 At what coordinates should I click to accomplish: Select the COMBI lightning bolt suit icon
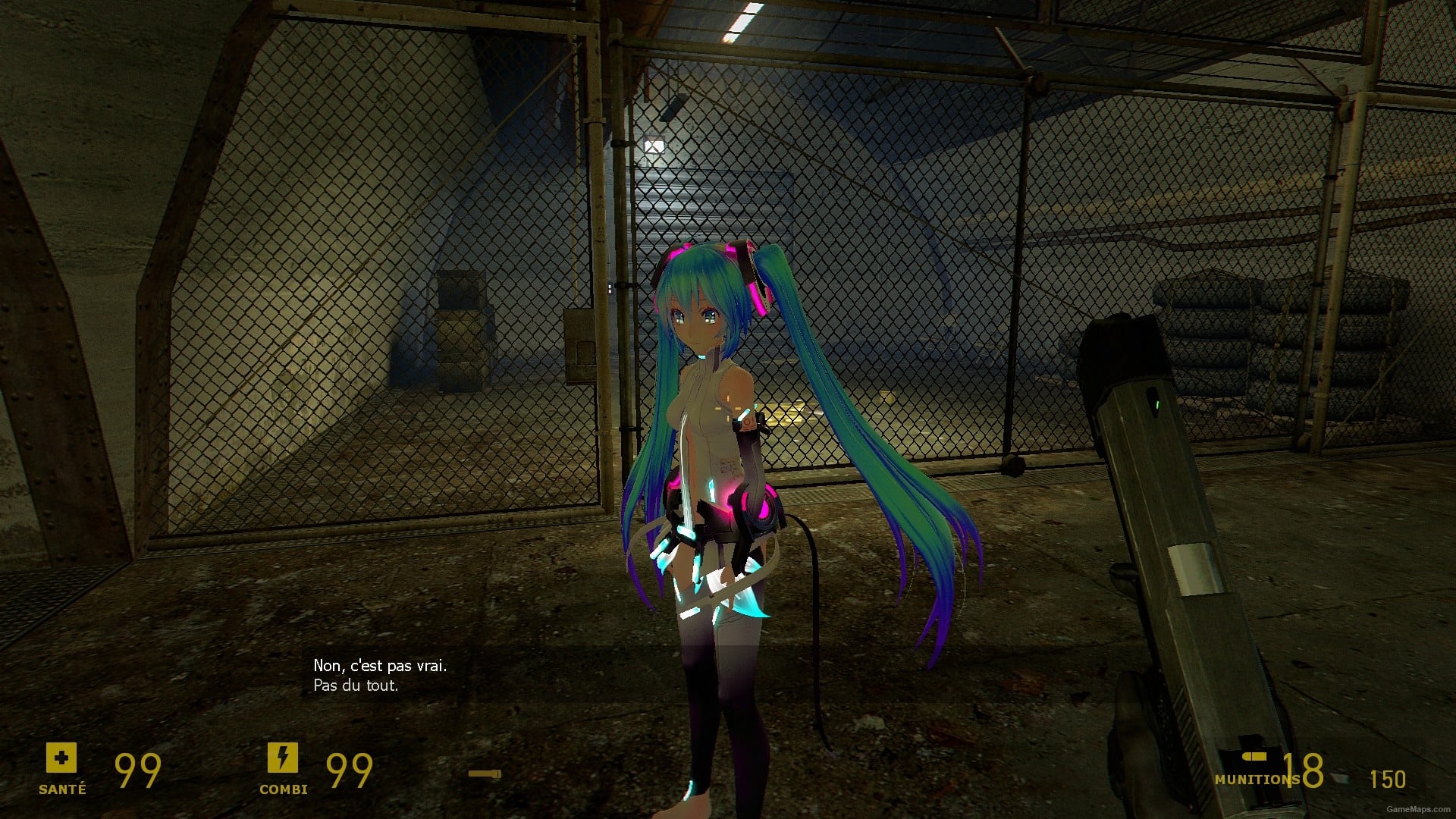pos(284,758)
